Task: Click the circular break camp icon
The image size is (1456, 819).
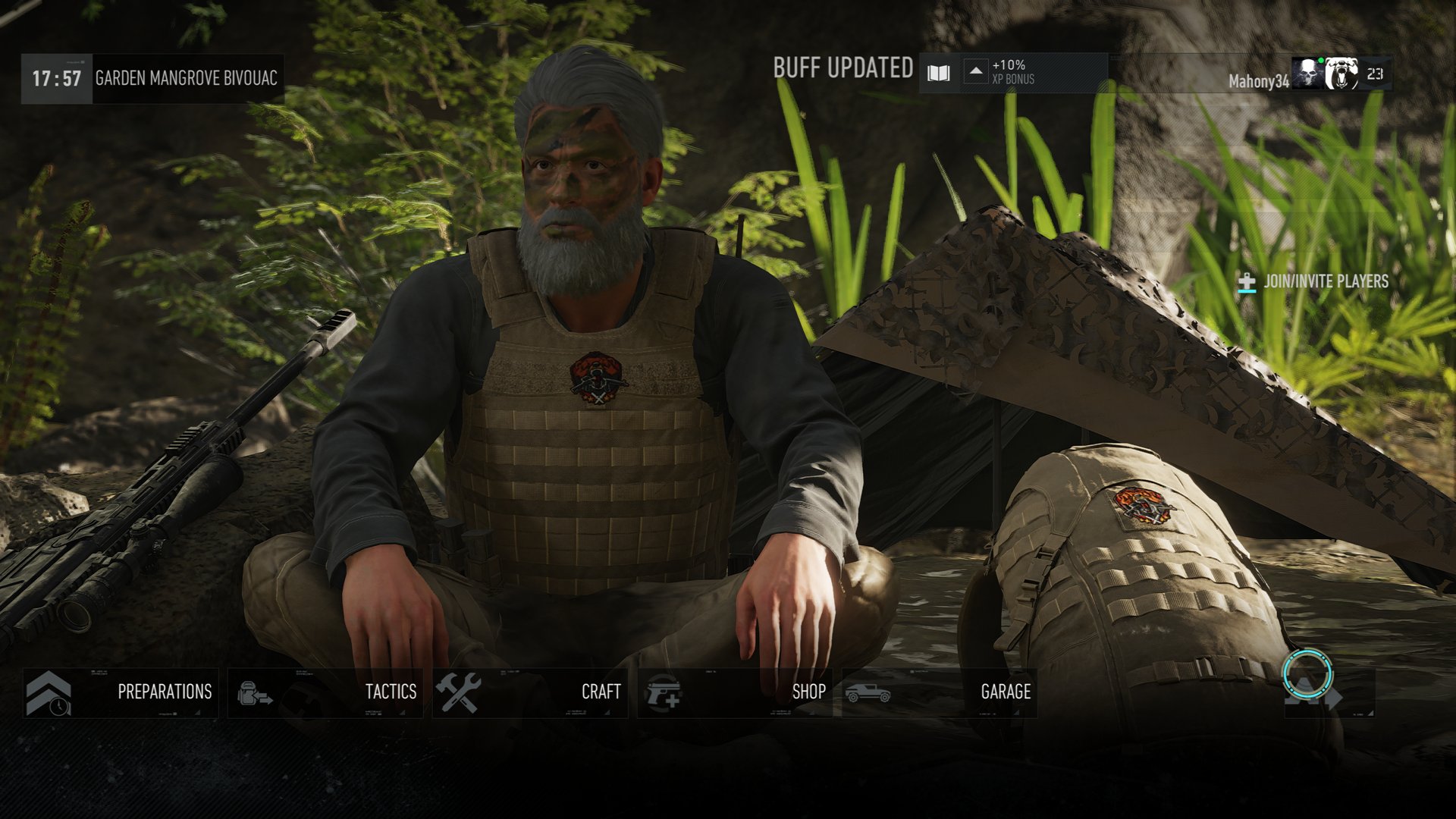Action: point(1307,673)
